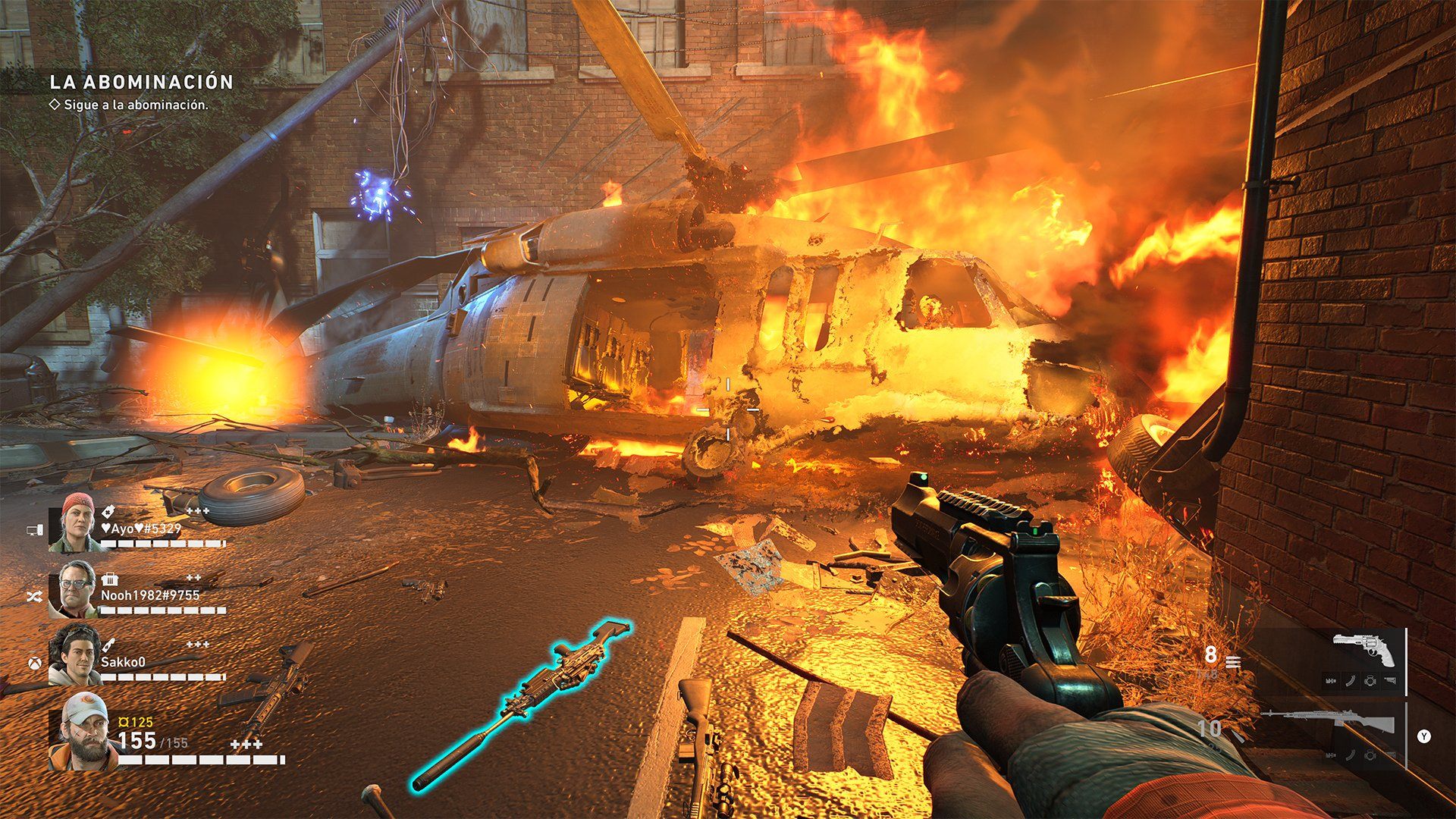1456x819 pixels.
Task: Click the barrel attachment slot on the rifle
Action: tap(1332, 756)
